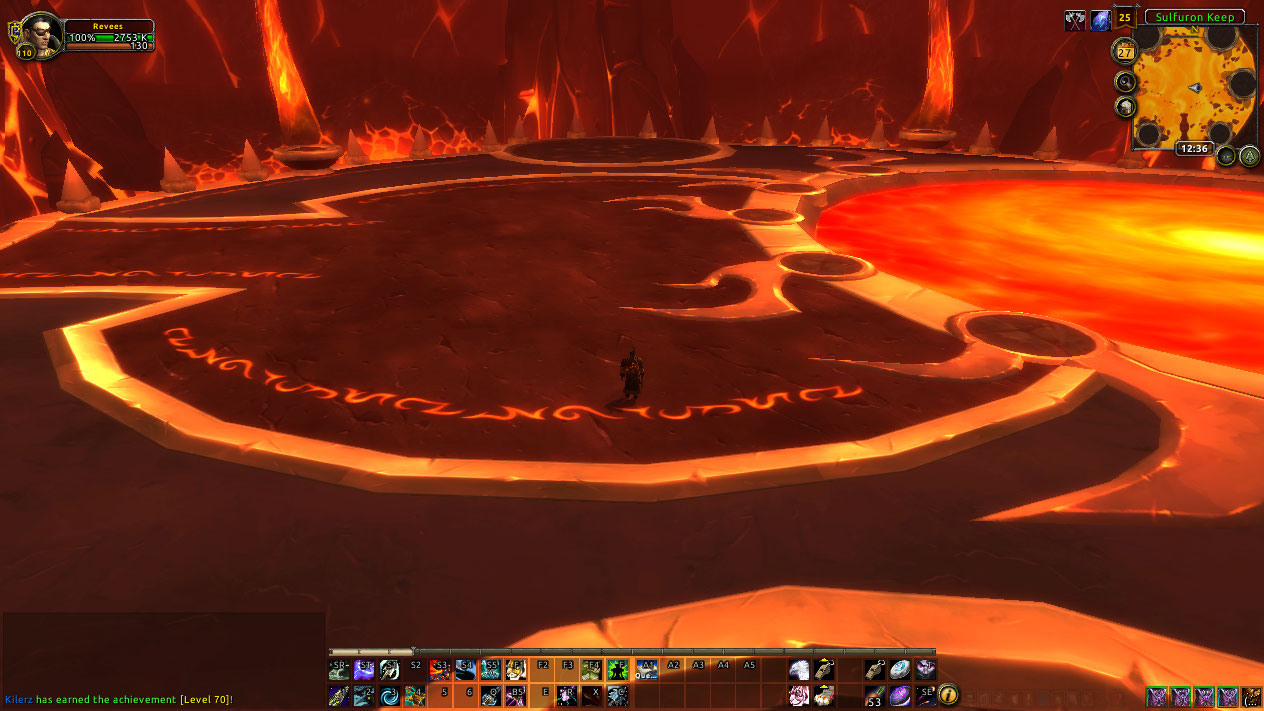Select the blue crystal buff icon

[x=1100, y=19]
